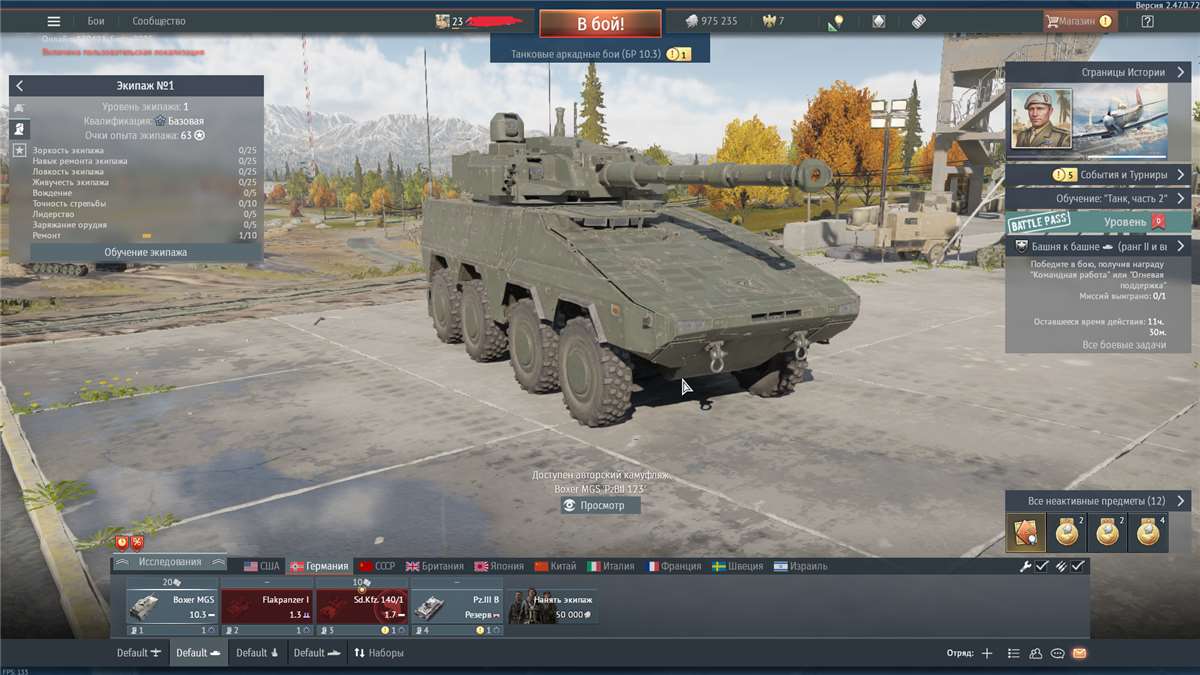Select the Flakpanzer I crew slot
Viewport: 1200px width, 675px height.
(x=266, y=606)
